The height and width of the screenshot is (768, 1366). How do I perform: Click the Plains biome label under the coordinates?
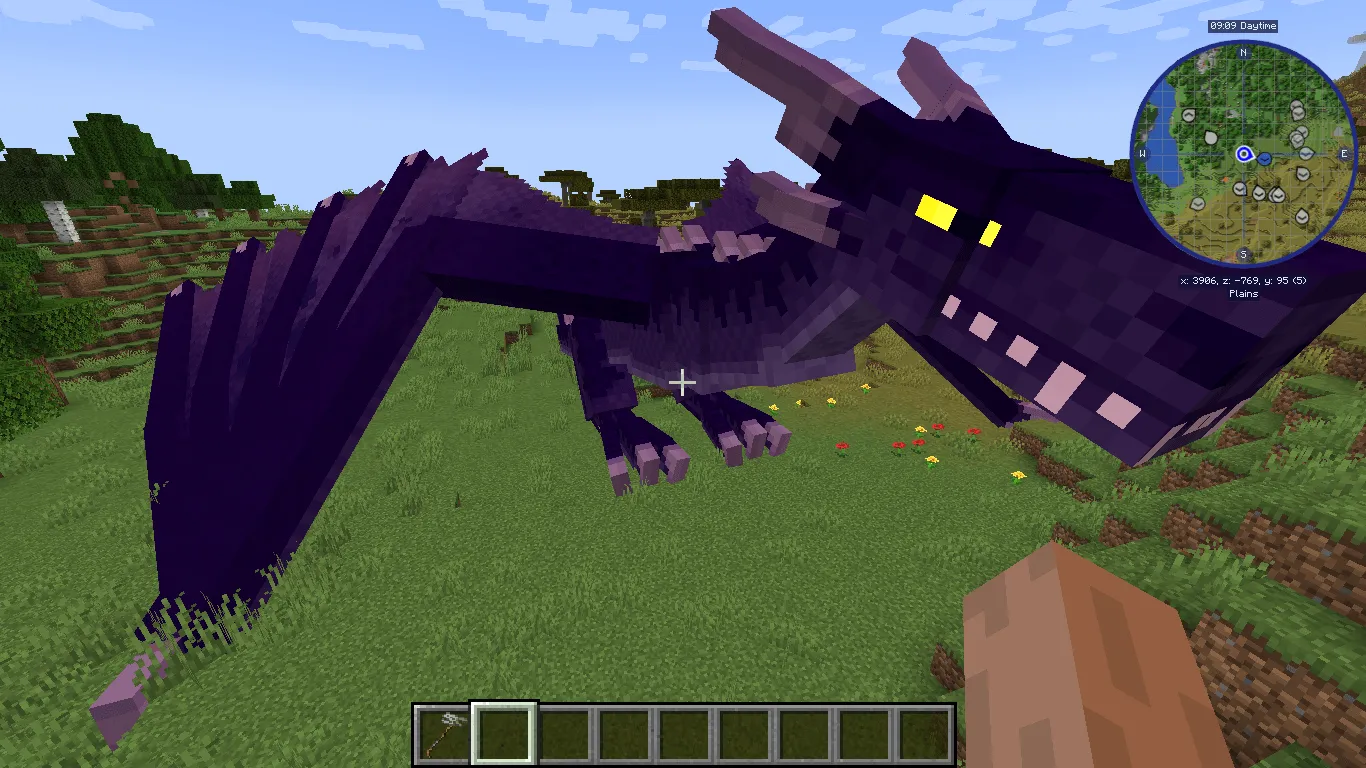[x=1243, y=292]
